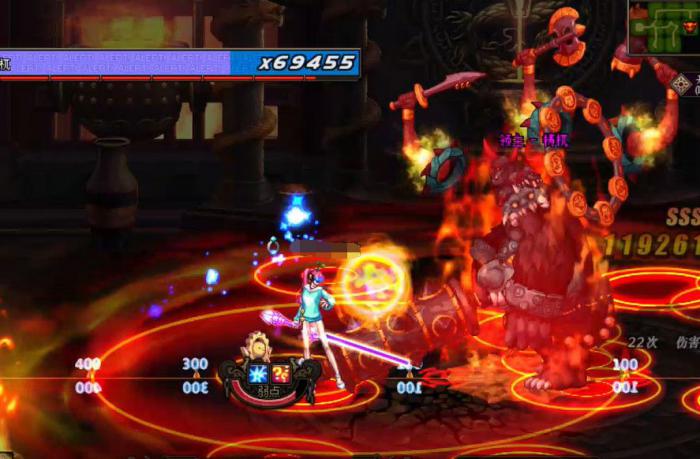The width and height of the screenshot is (700, 459).
Task: Select the blue ice weak-point icon
Action: coord(259,374)
